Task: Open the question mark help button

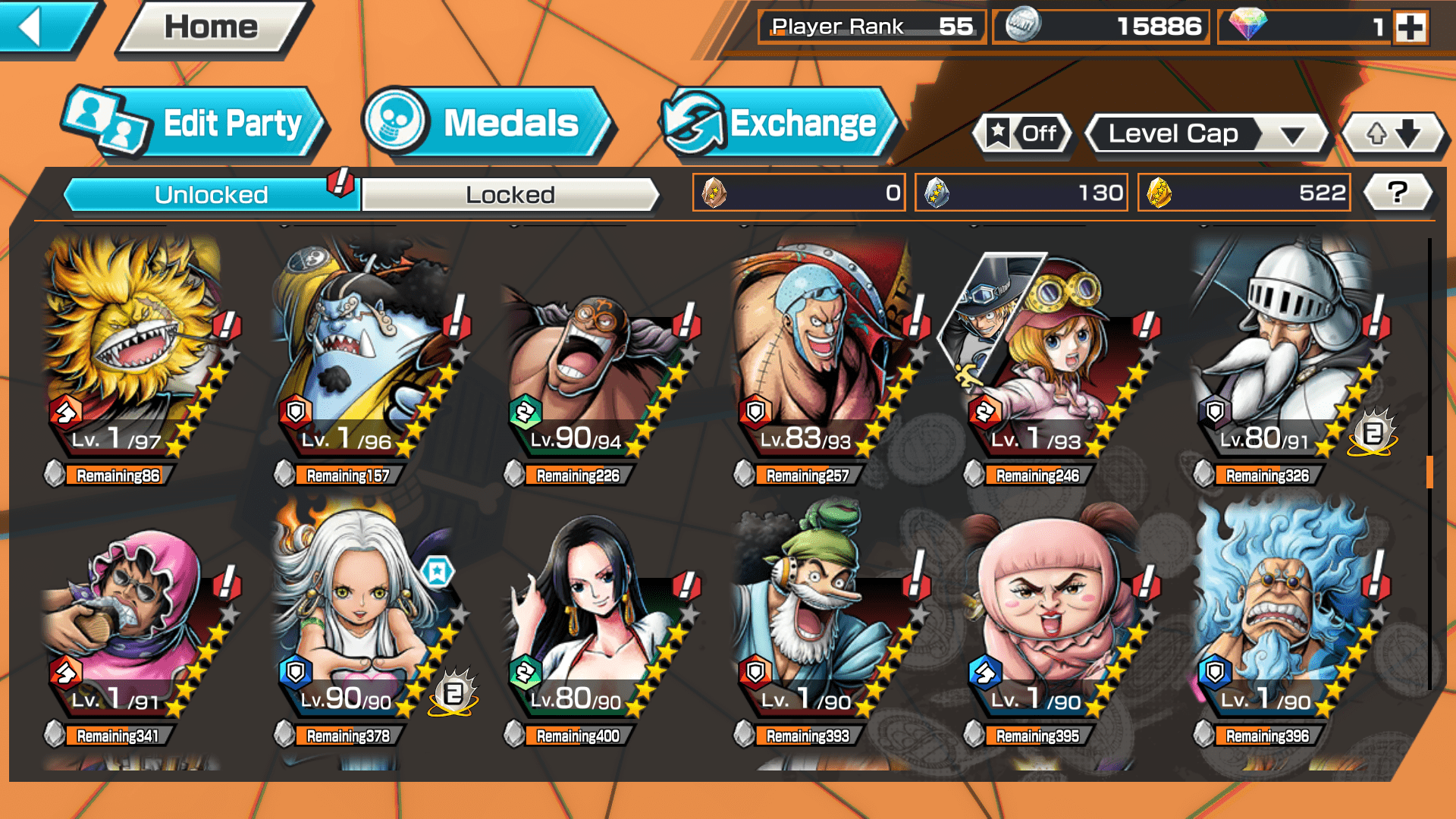Action: point(1397,193)
